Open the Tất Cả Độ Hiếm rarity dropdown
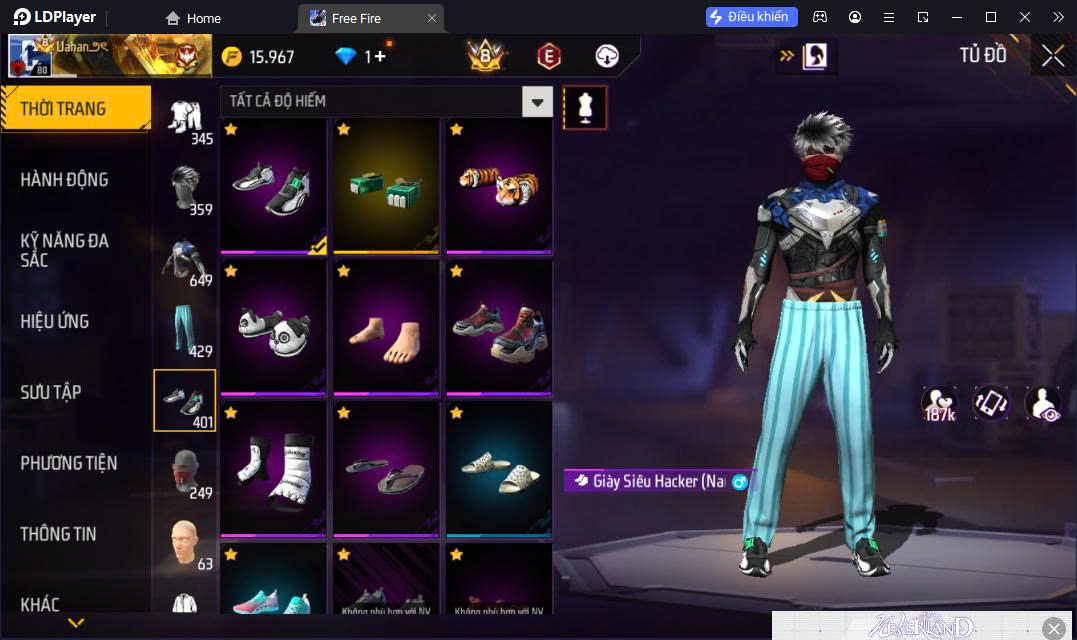The height and width of the screenshot is (640, 1077). coord(538,101)
